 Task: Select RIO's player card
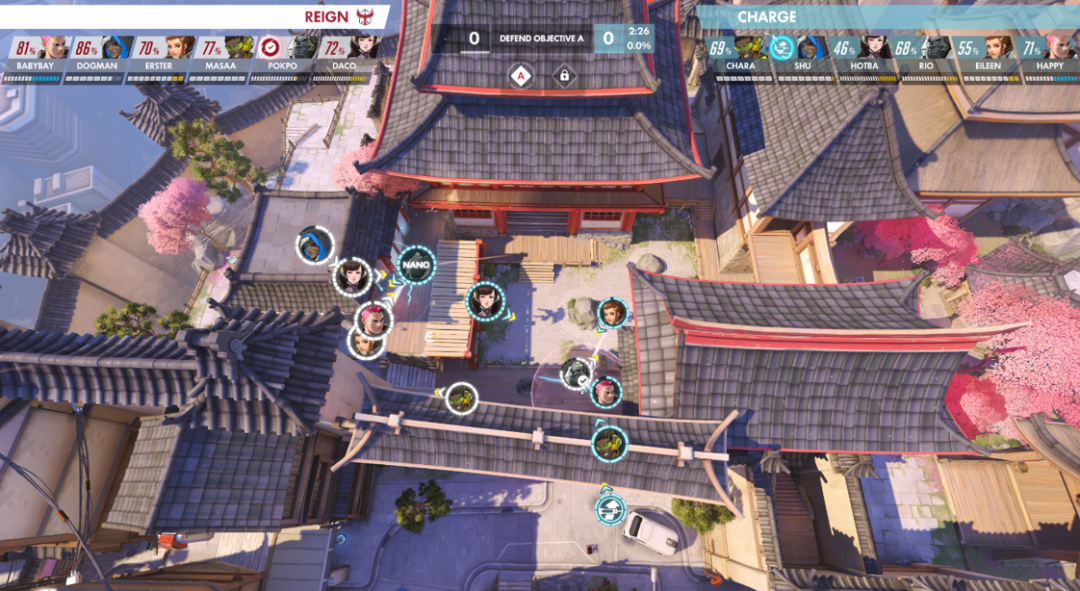click(x=919, y=54)
